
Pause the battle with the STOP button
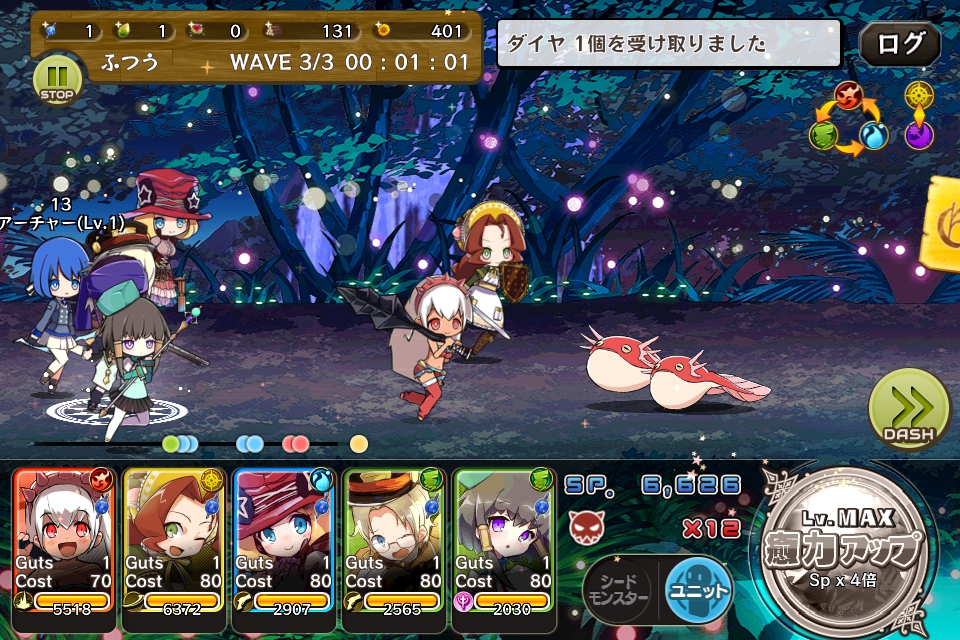pos(57,79)
